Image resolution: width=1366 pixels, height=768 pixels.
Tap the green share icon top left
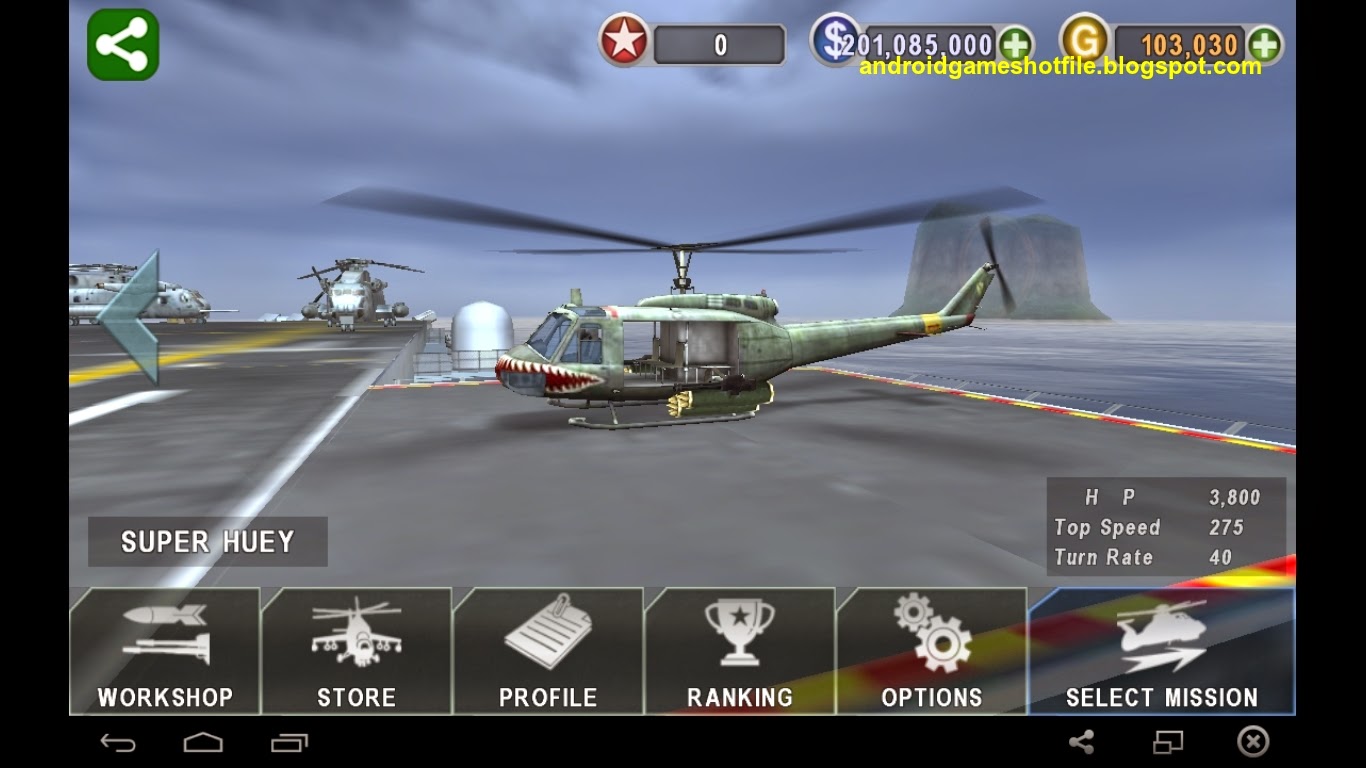click(122, 44)
